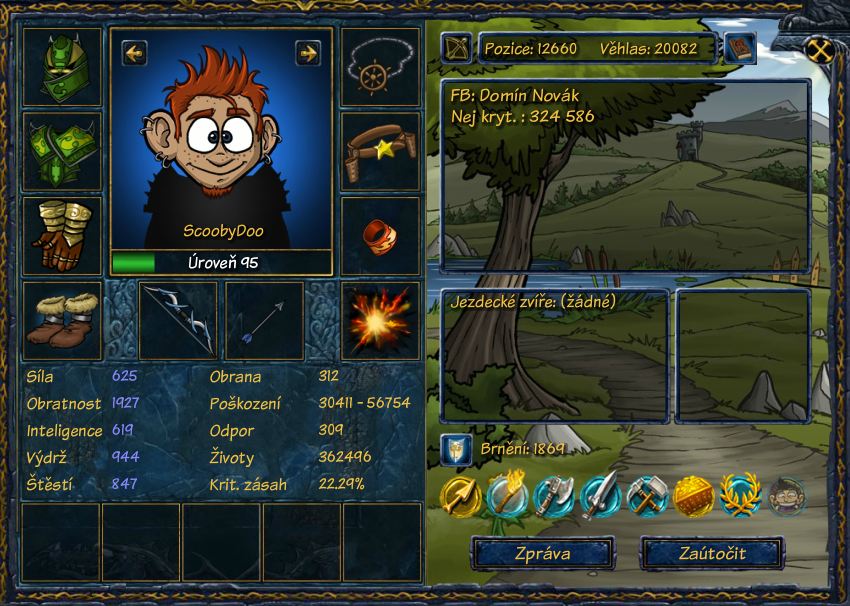Close the character window with the X
Viewport: 850px width, 606px height.
819,49
